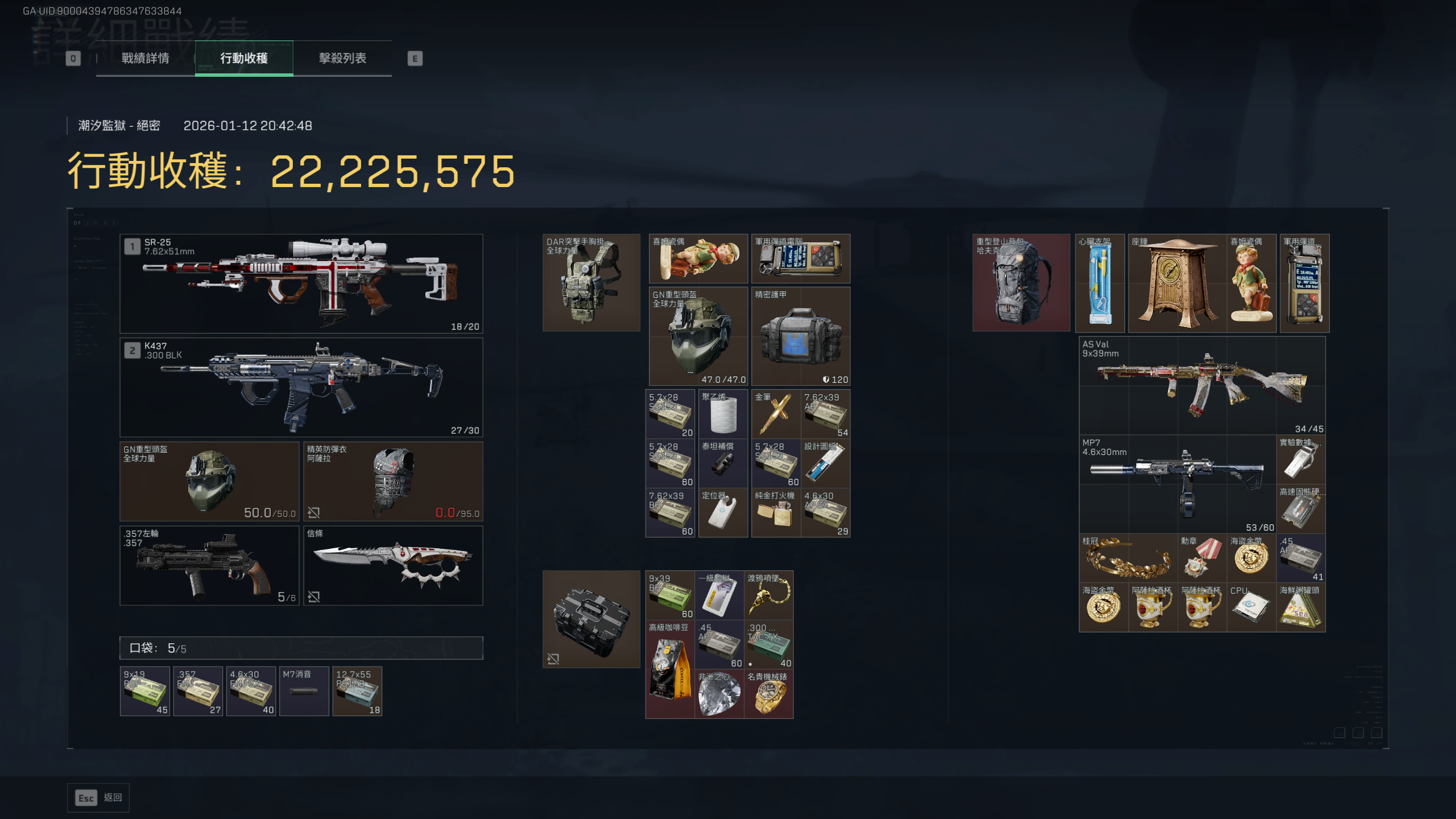
Task: Open the 擊殺列表 tab
Action: coord(342,58)
